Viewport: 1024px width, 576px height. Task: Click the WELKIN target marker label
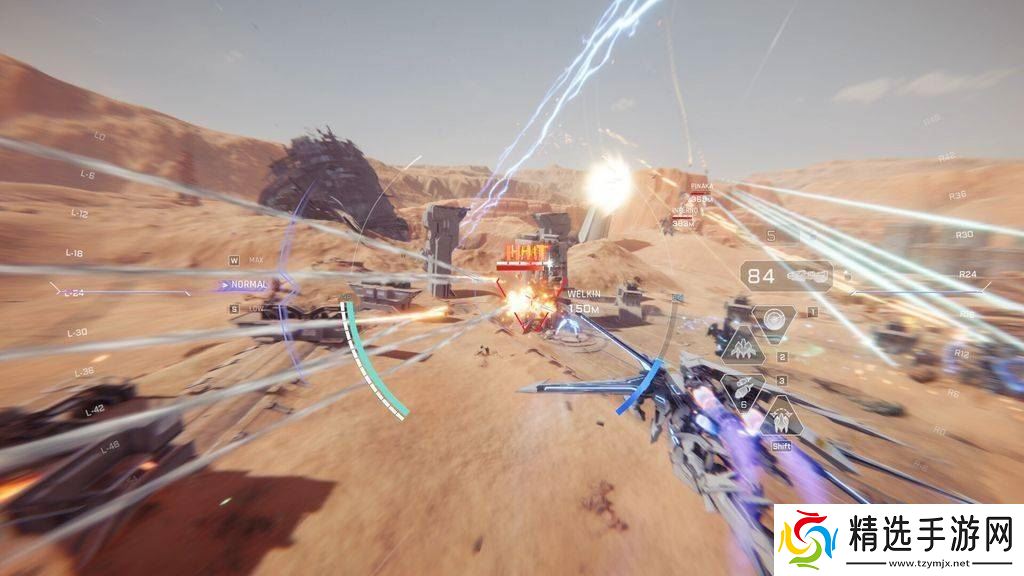point(583,294)
